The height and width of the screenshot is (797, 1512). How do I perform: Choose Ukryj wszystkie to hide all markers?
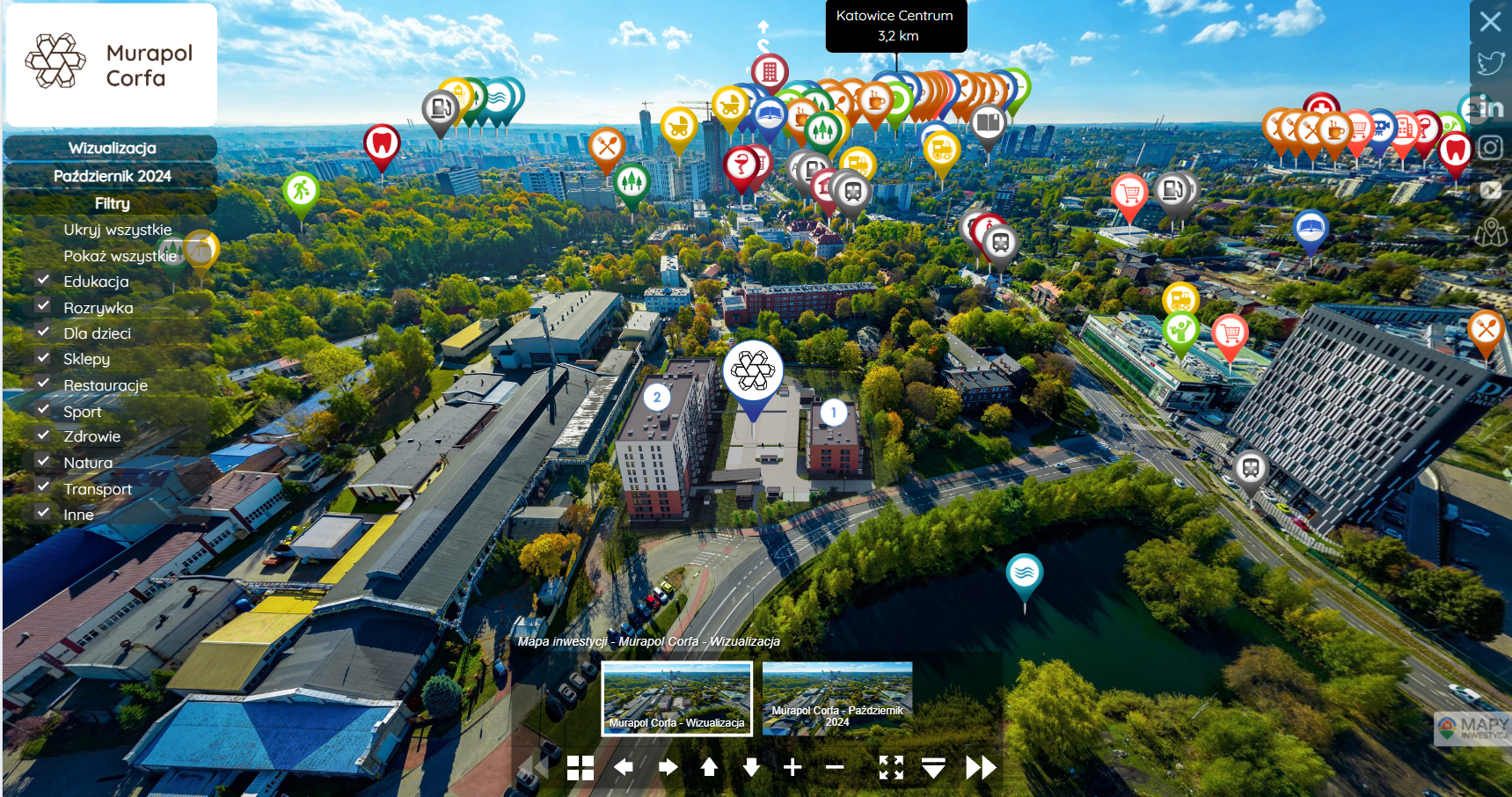(x=117, y=230)
